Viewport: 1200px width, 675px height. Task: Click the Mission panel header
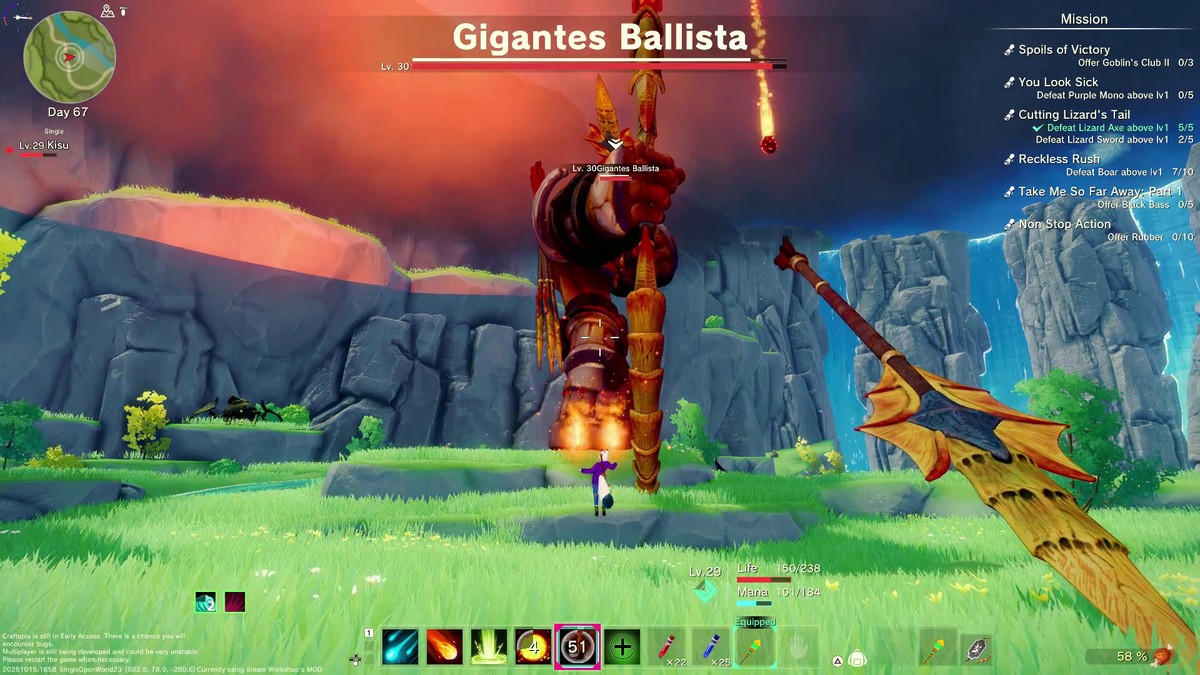[x=1084, y=19]
